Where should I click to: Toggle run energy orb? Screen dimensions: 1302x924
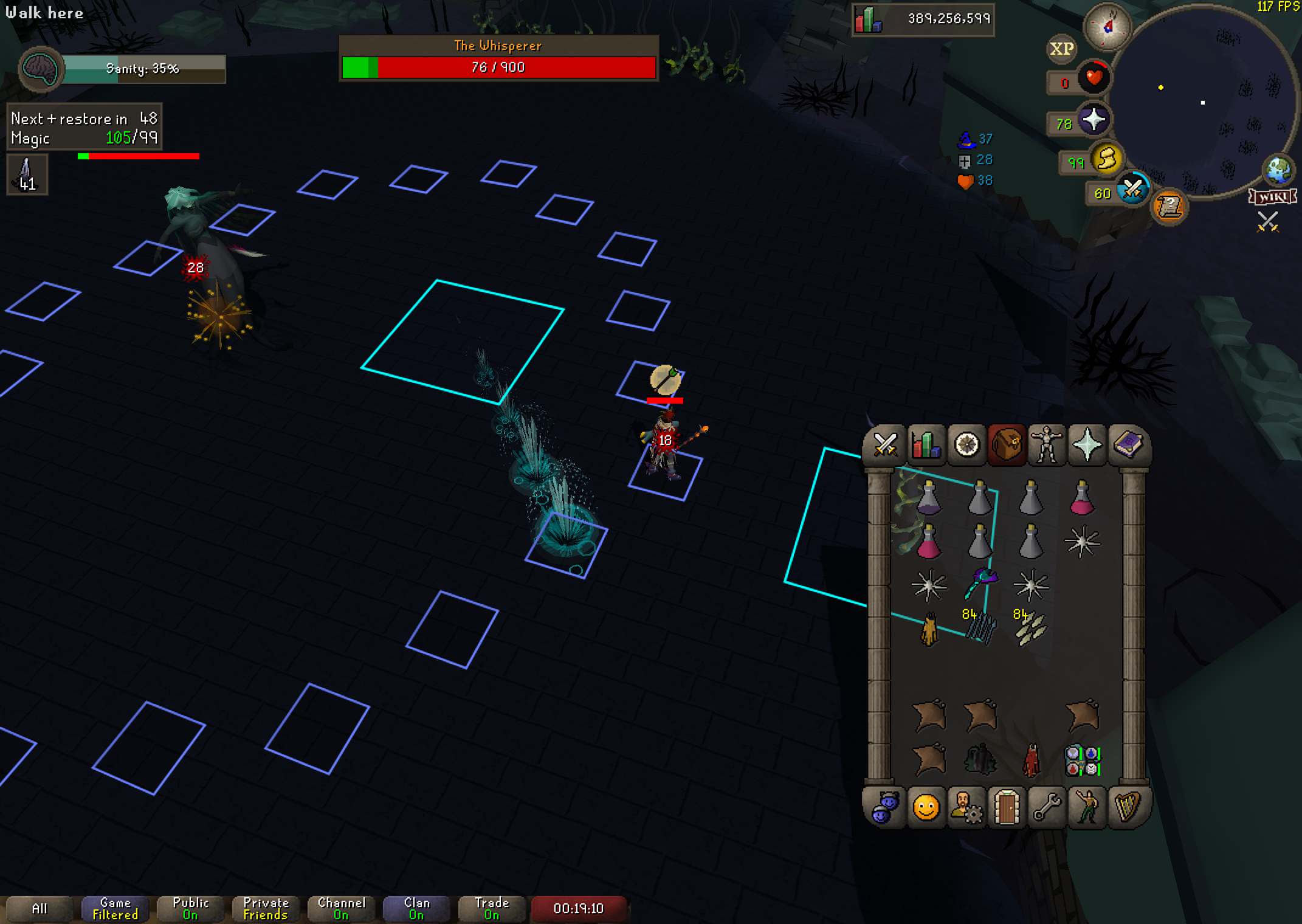[x=1106, y=160]
